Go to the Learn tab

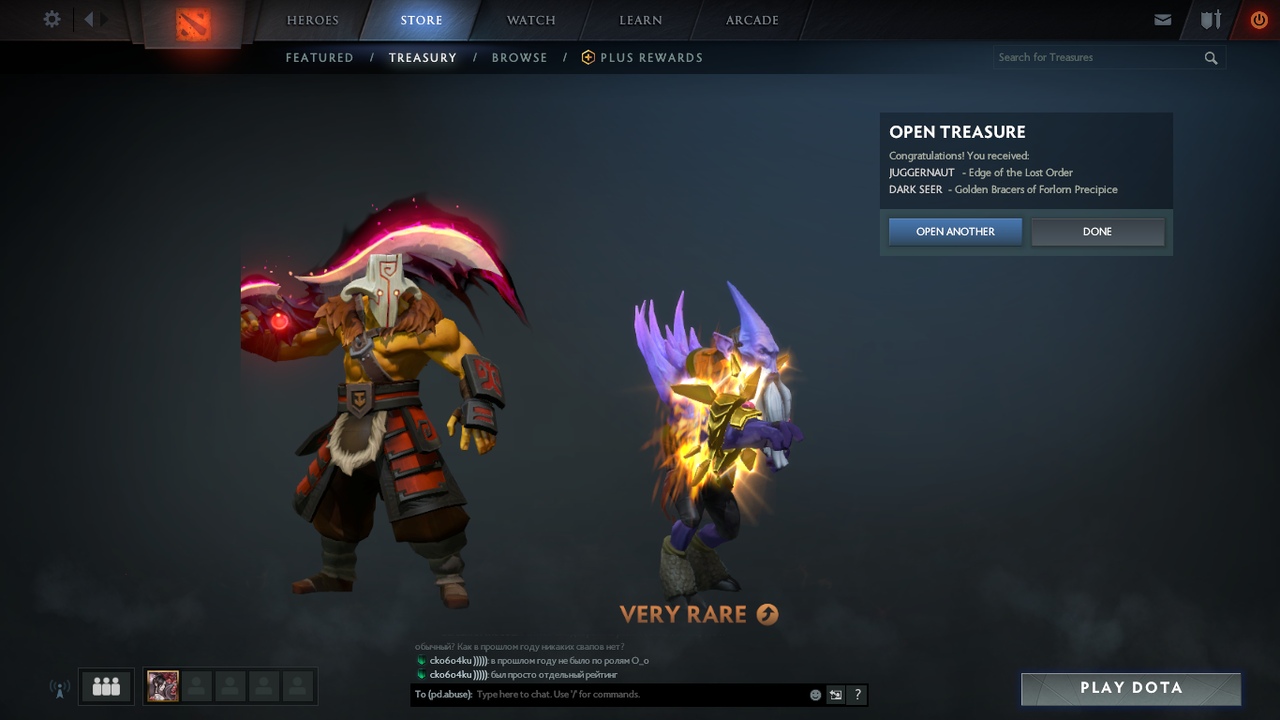tap(640, 20)
